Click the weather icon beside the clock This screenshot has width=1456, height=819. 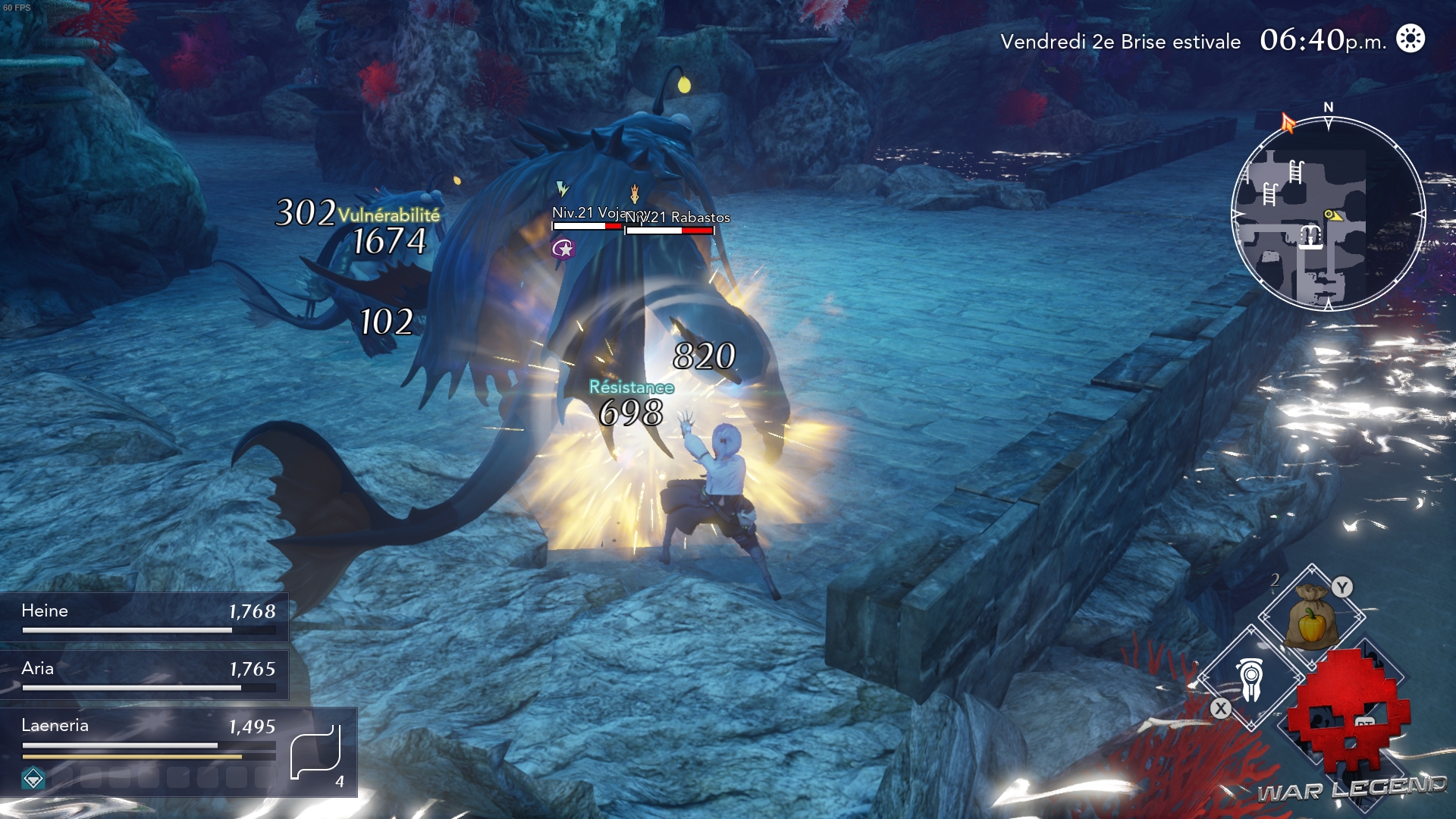[x=1410, y=39]
